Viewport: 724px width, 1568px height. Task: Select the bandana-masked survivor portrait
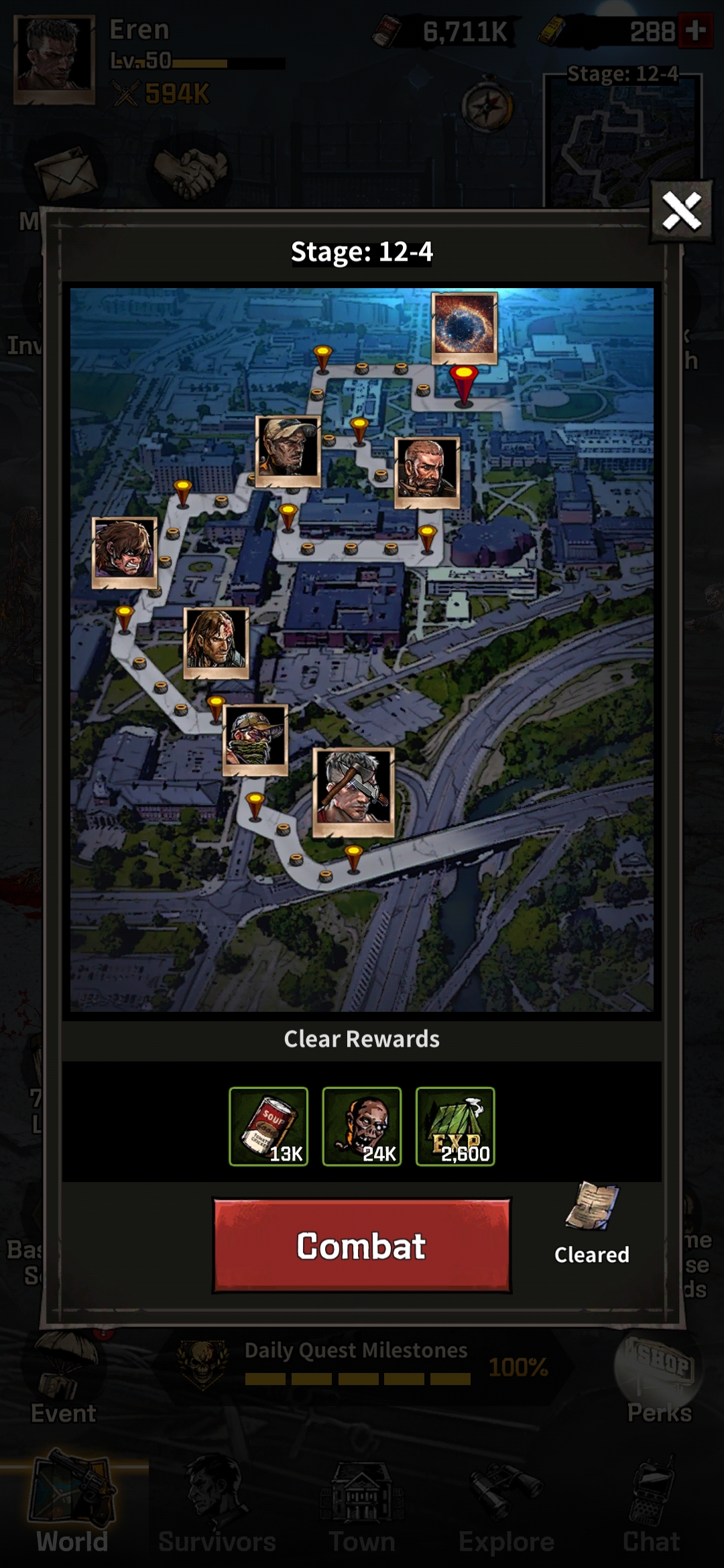click(x=255, y=738)
